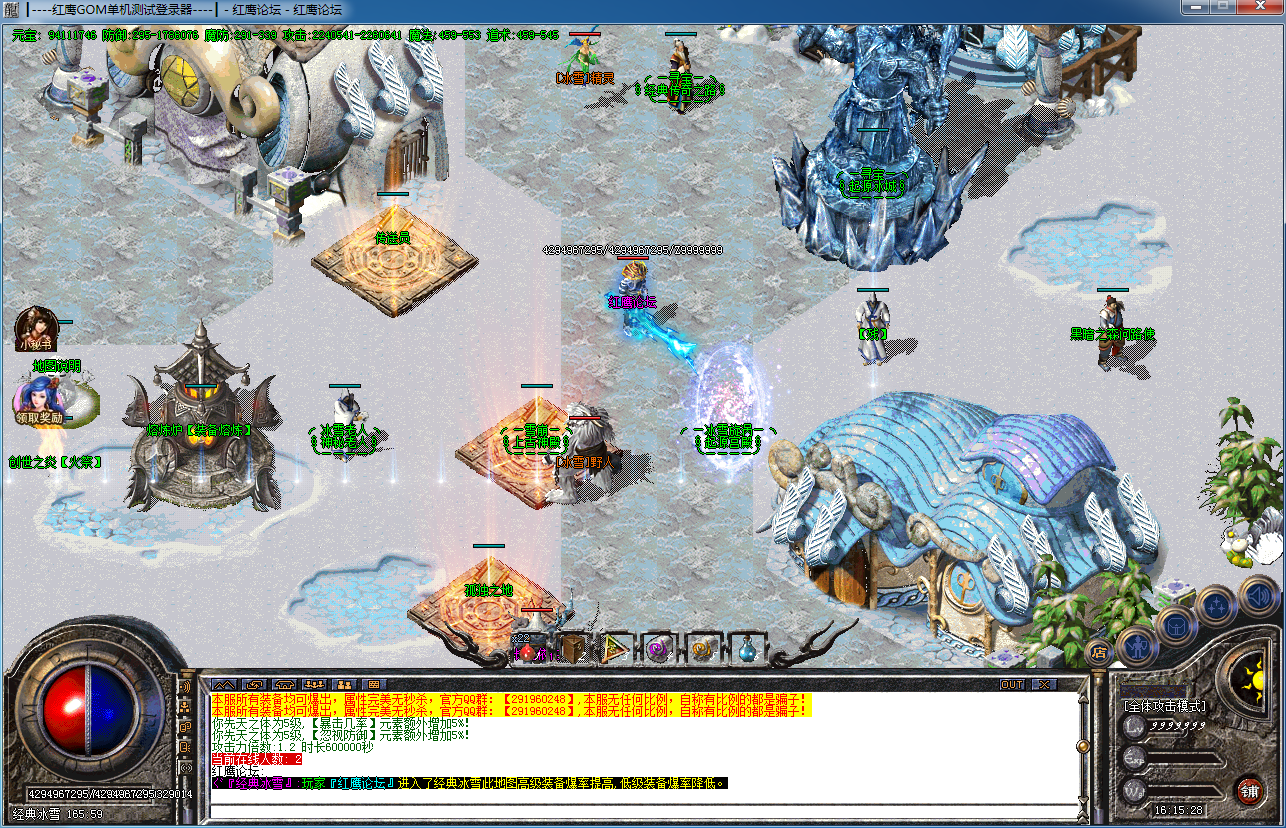Use the orange swirl scroll slot
1286x828 pixels.
coord(702,650)
